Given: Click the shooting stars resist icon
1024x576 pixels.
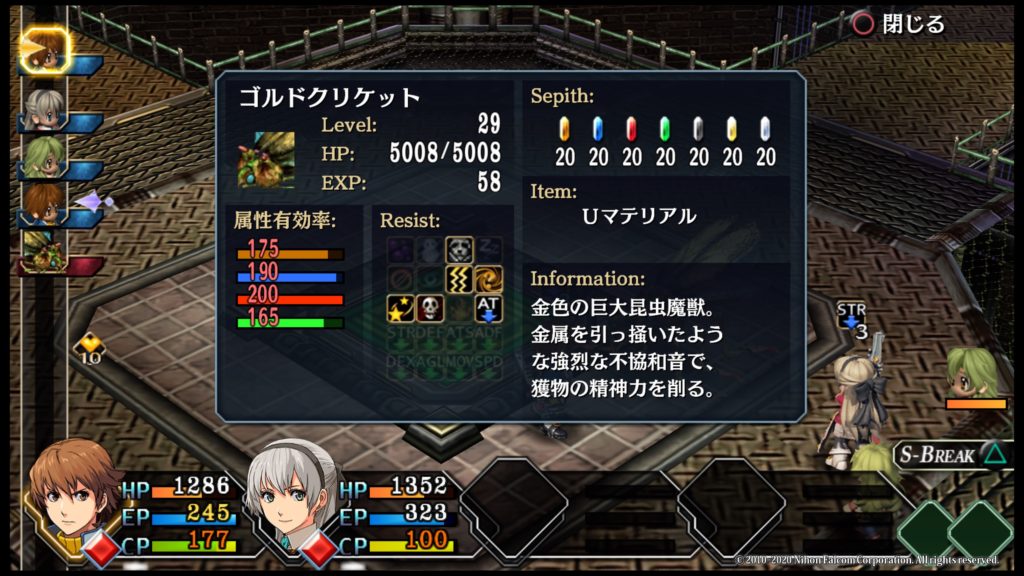Looking at the screenshot, I should (x=401, y=308).
